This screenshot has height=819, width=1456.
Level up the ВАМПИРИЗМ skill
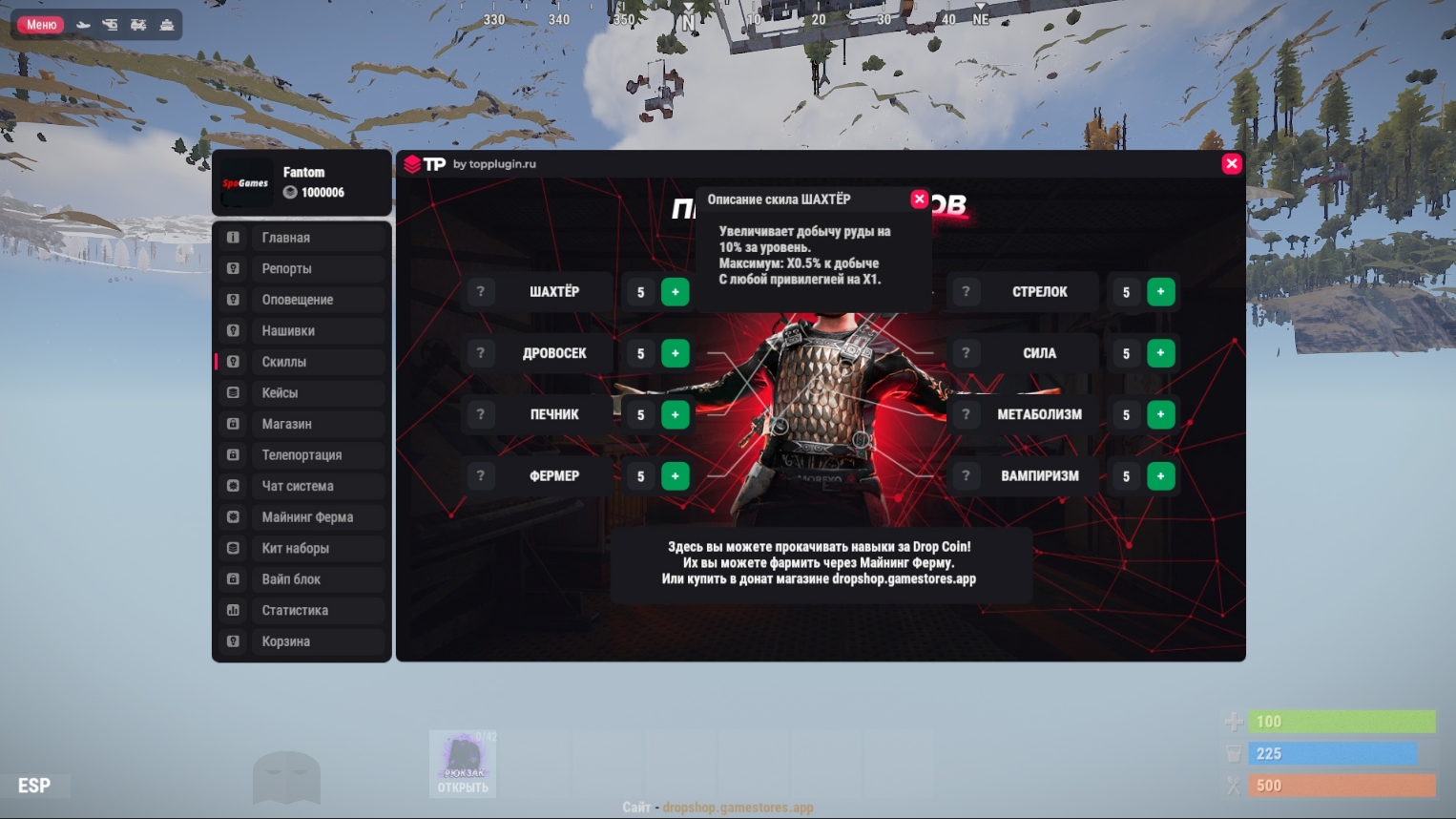tap(1160, 476)
